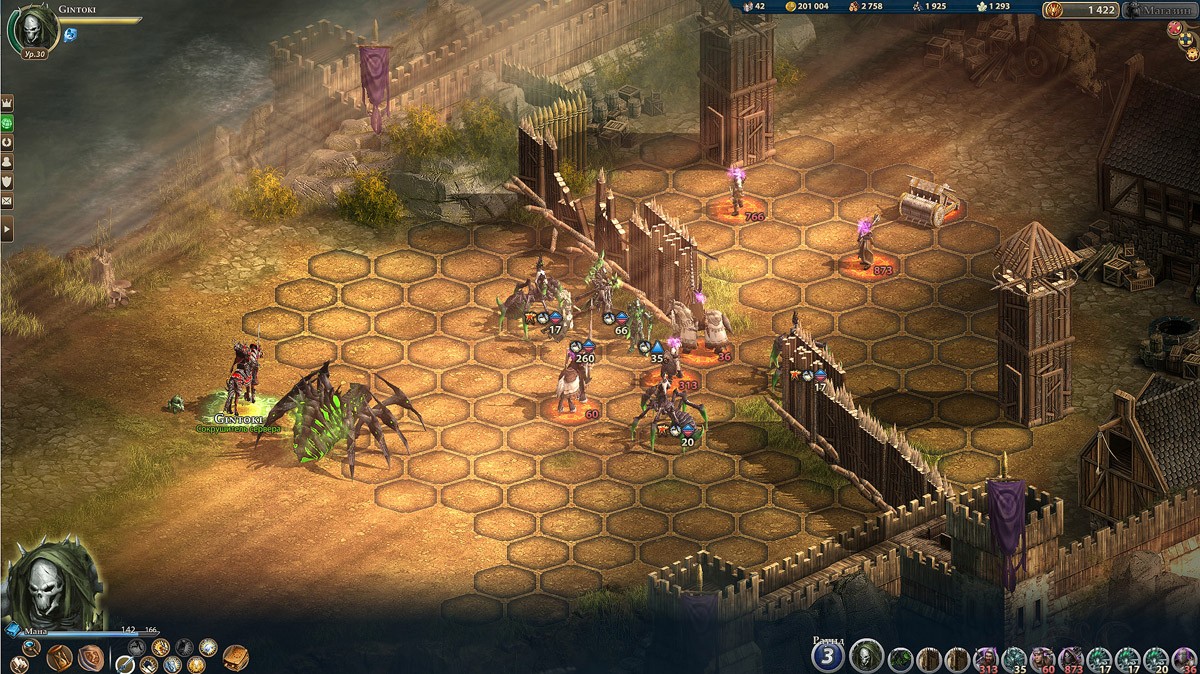Viewport: 1200px width, 674px height.
Task: Open the spellbook icon
Action: point(235,656)
